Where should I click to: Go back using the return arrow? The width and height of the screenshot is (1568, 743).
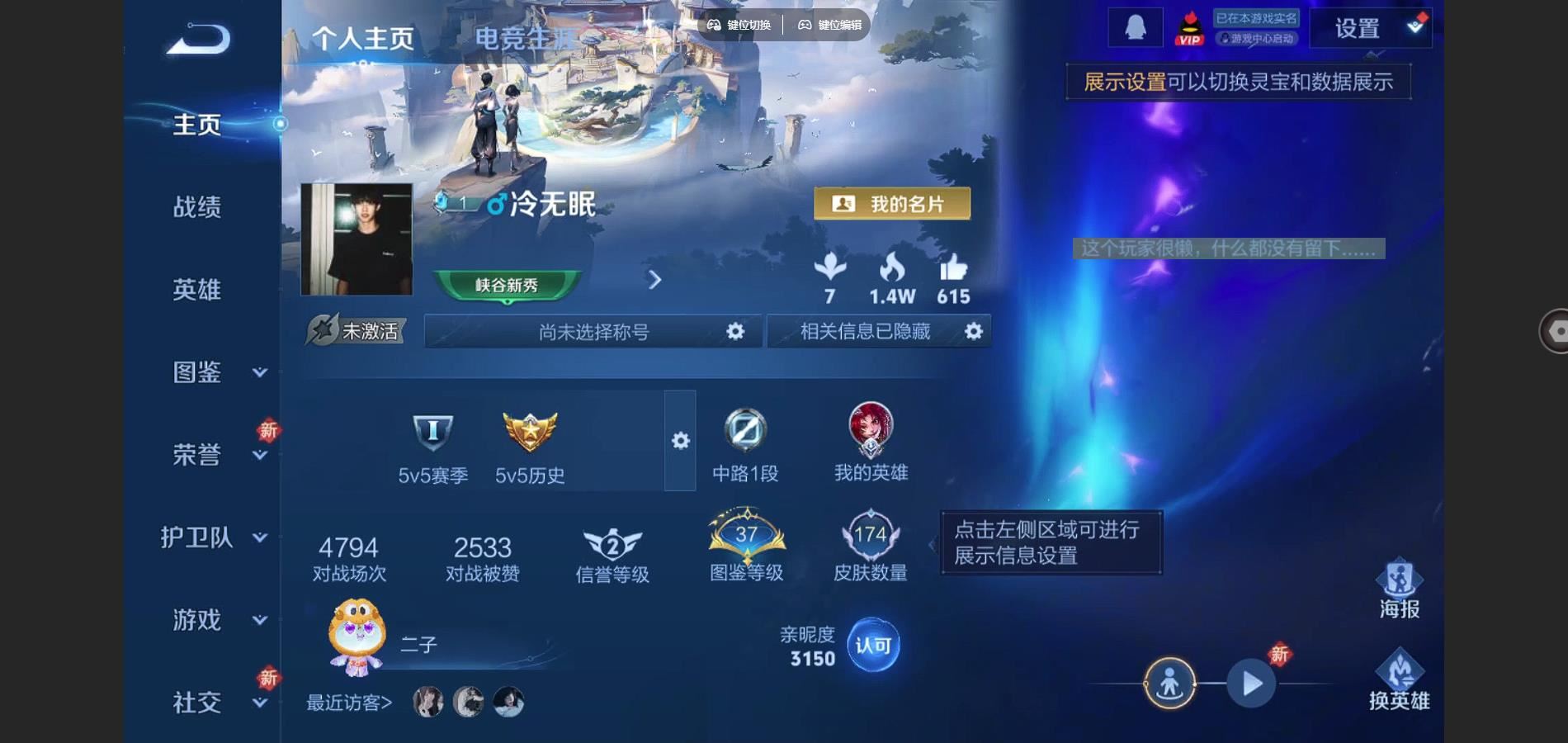[199, 39]
